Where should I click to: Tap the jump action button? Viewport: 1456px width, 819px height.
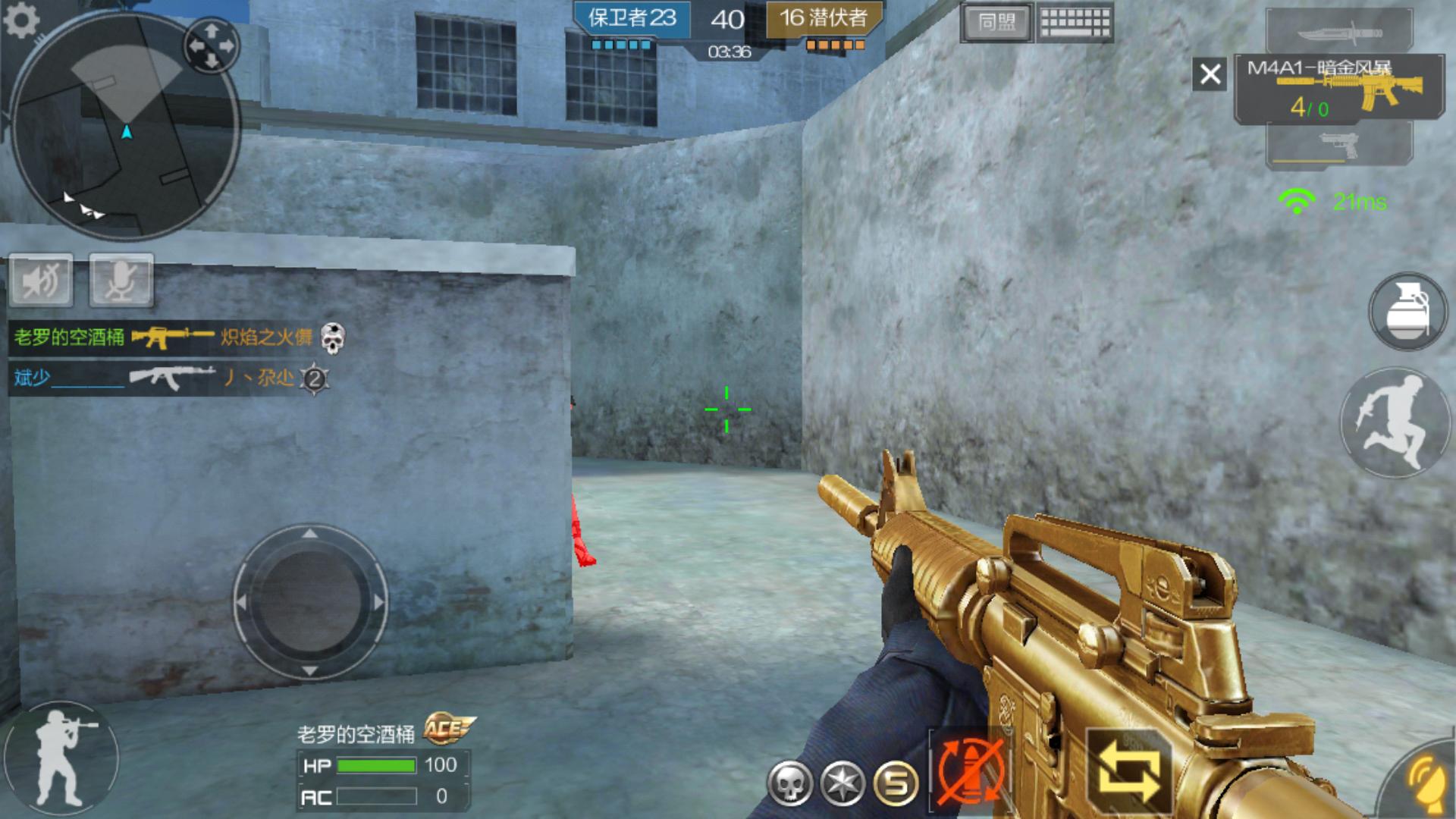1394,422
